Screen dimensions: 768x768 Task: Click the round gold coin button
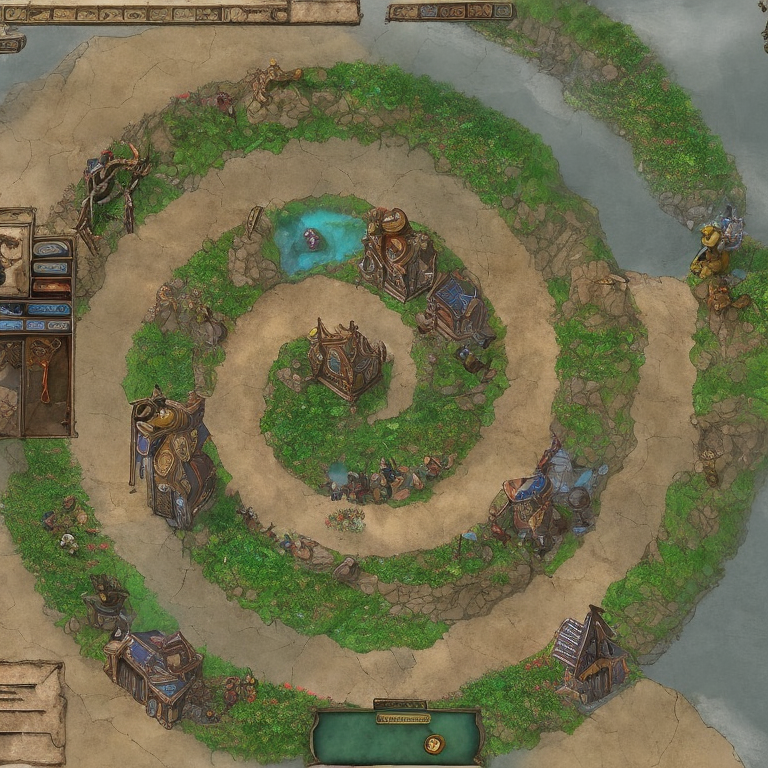coord(433,743)
